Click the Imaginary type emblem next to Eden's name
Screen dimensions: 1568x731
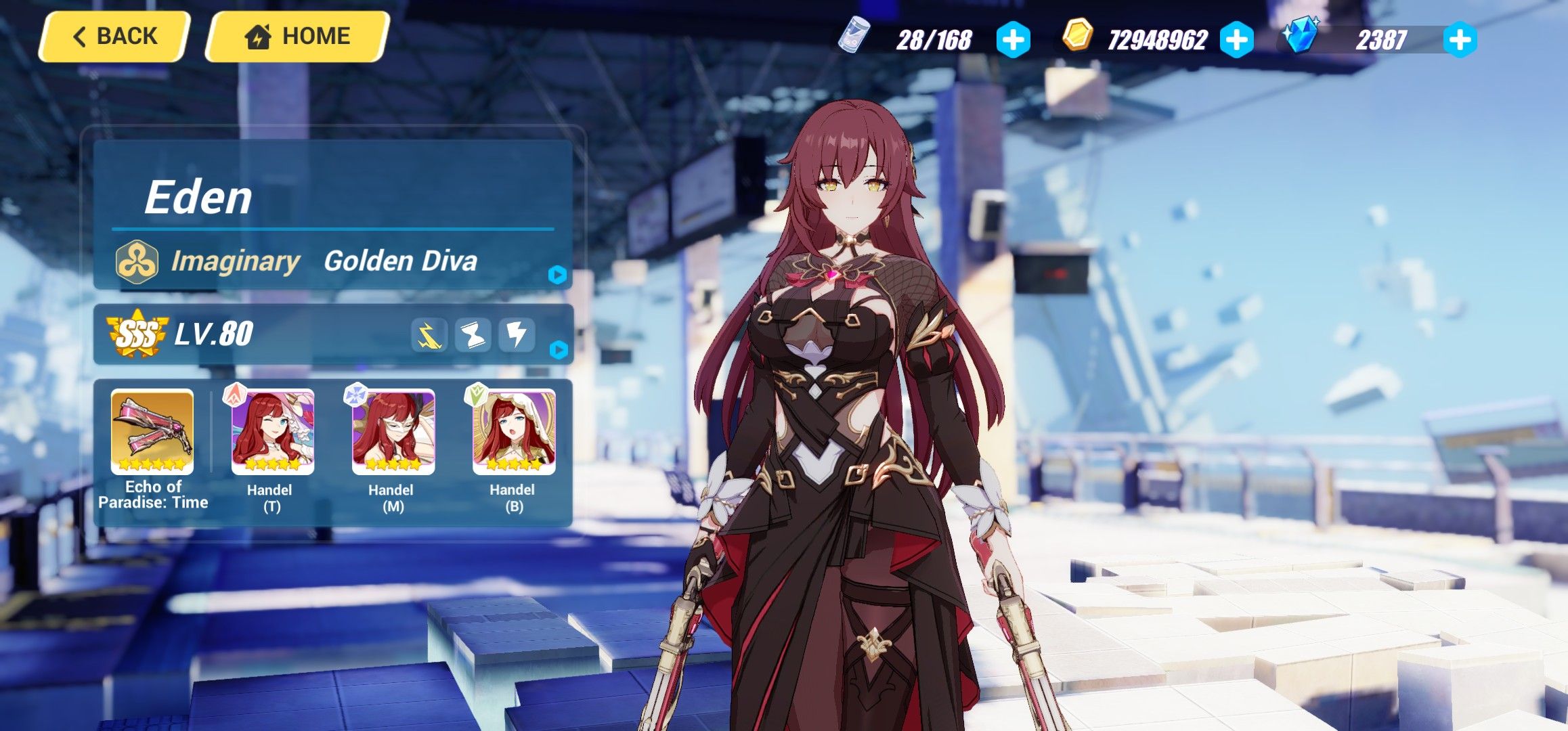point(139,260)
